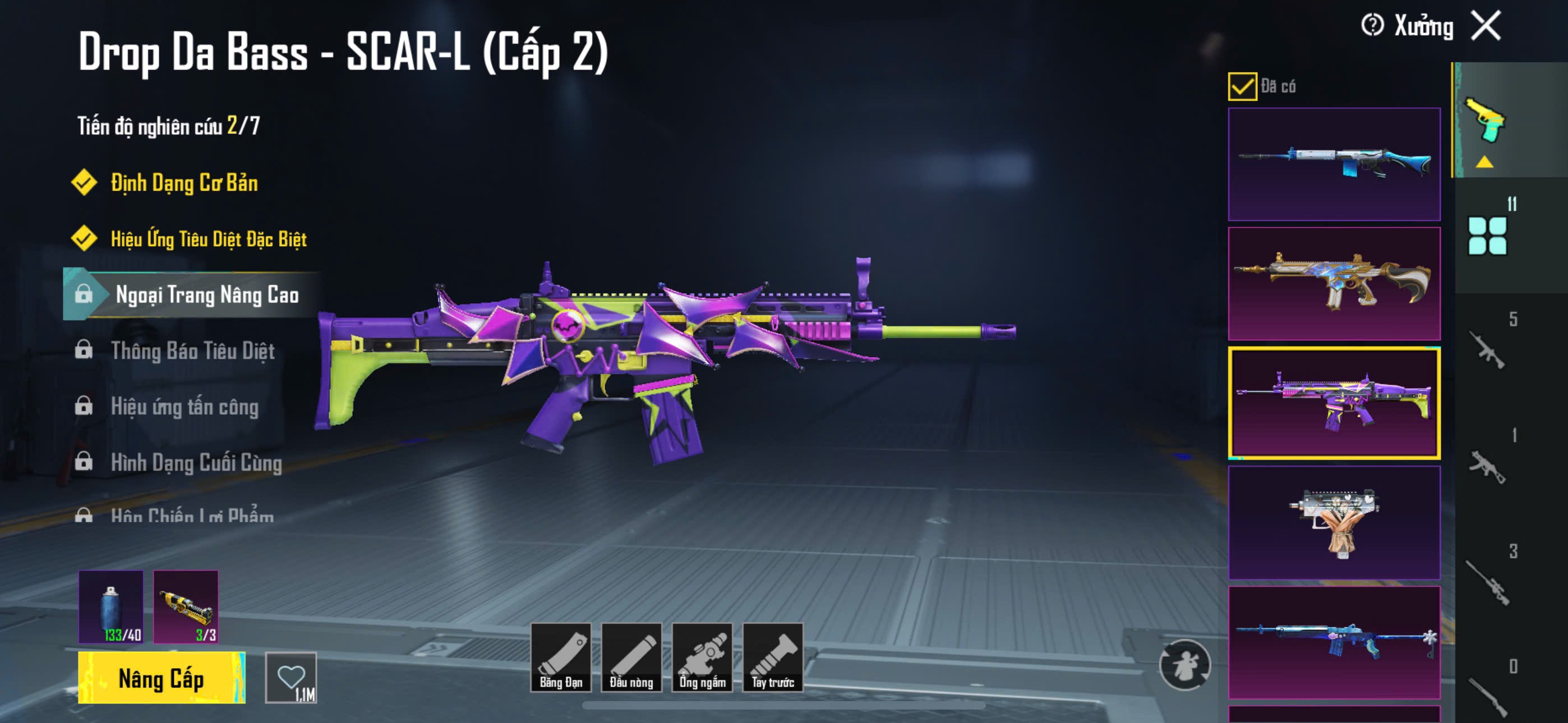Choose the Ngoại Trang Nâng Cao stage
1568x723 pixels.
[207, 295]
